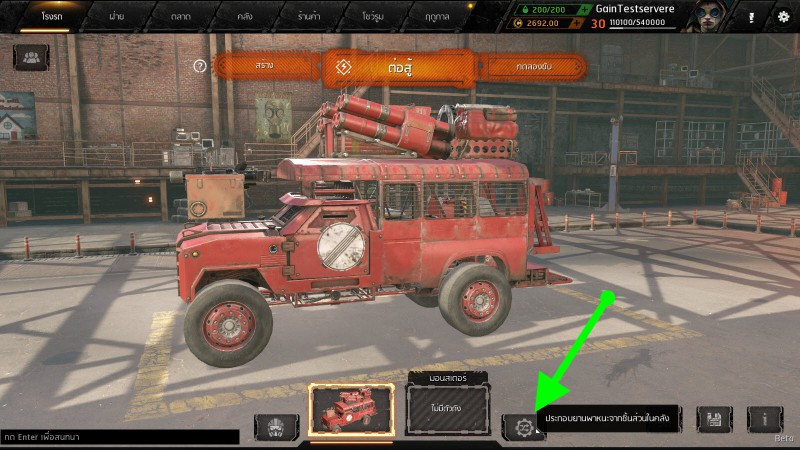Add coins with the orange plus
This screenshot has height=450, width=800.
pyautogui.click(x=519, y=23)
